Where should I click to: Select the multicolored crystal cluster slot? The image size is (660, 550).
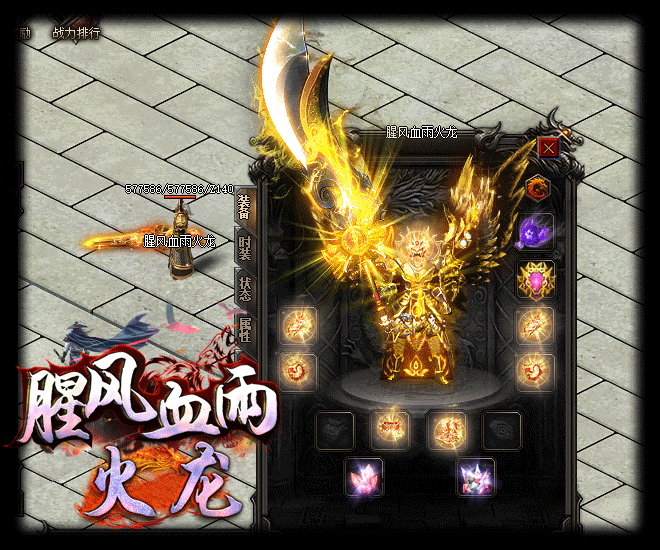[x=474, y=477]
